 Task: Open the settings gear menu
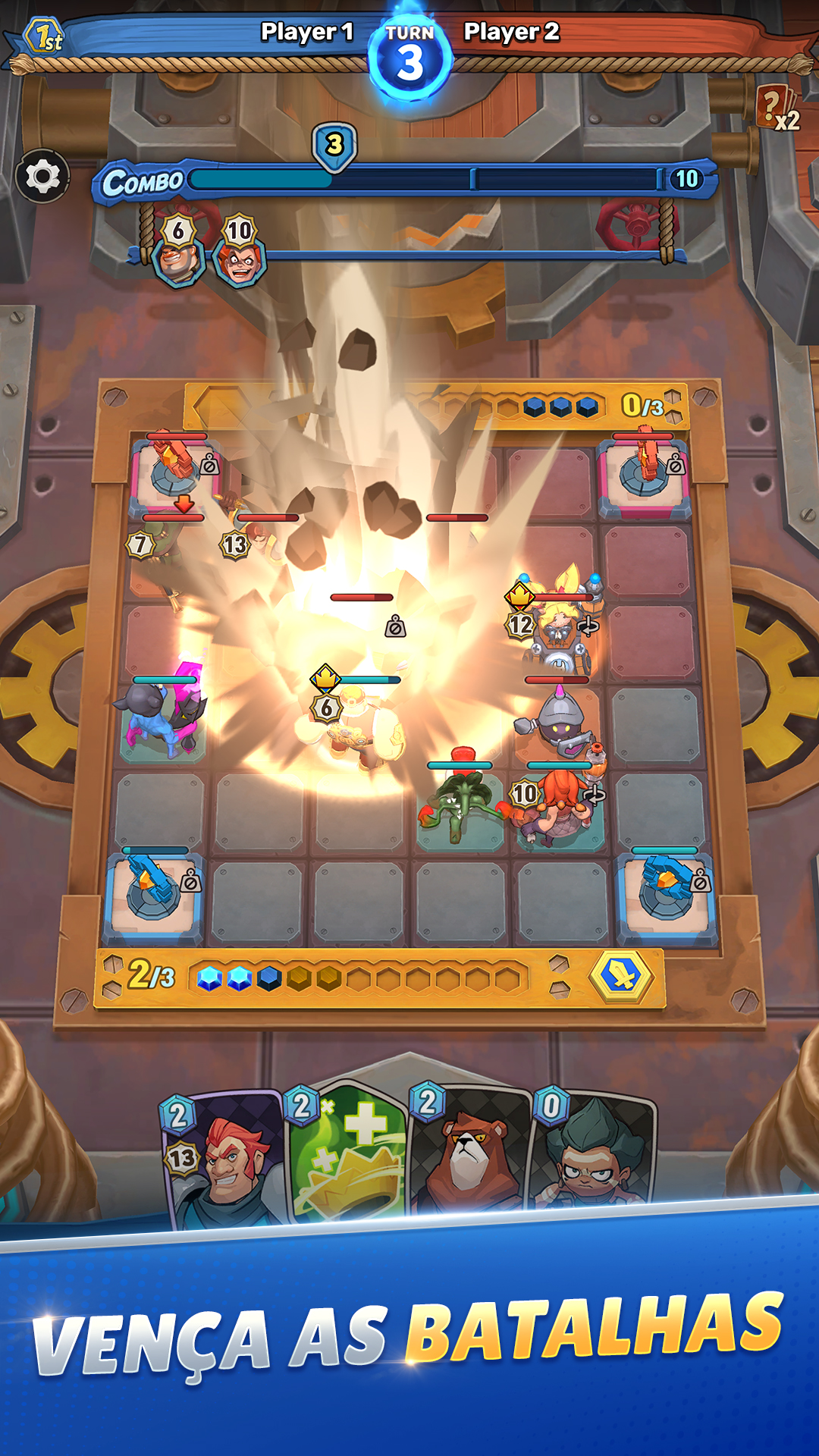click(42, 177)
